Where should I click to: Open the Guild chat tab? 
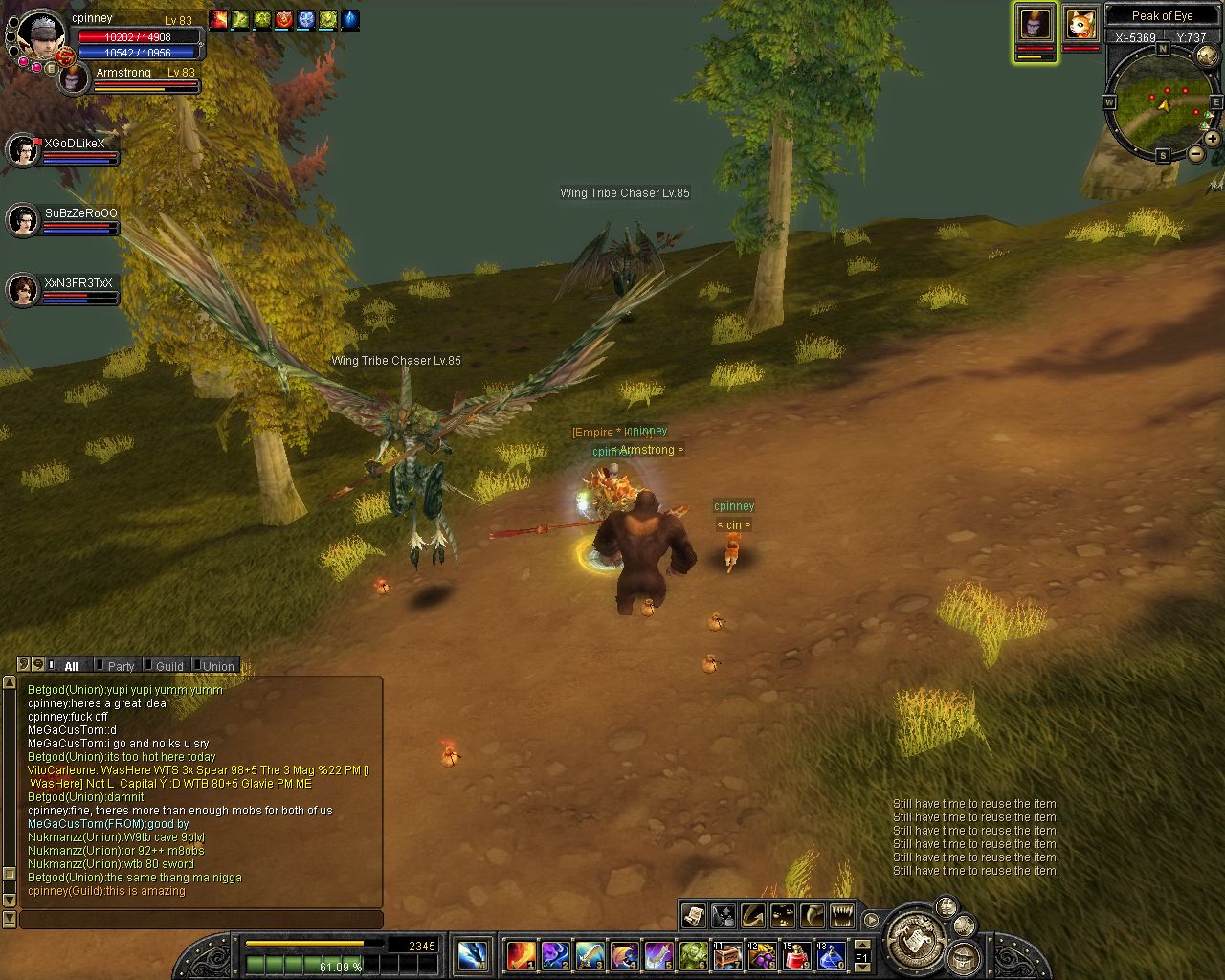tap(168, 666)
